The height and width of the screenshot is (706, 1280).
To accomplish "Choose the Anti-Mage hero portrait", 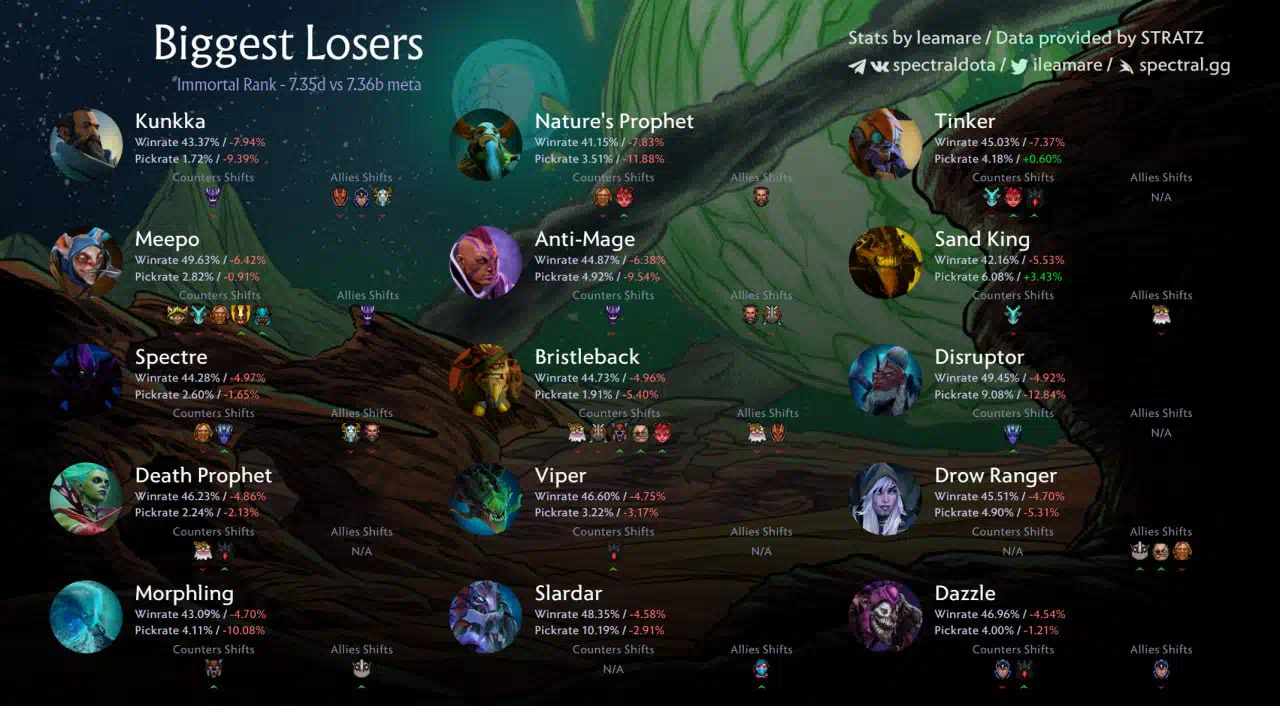I will [x=486, y=263].
